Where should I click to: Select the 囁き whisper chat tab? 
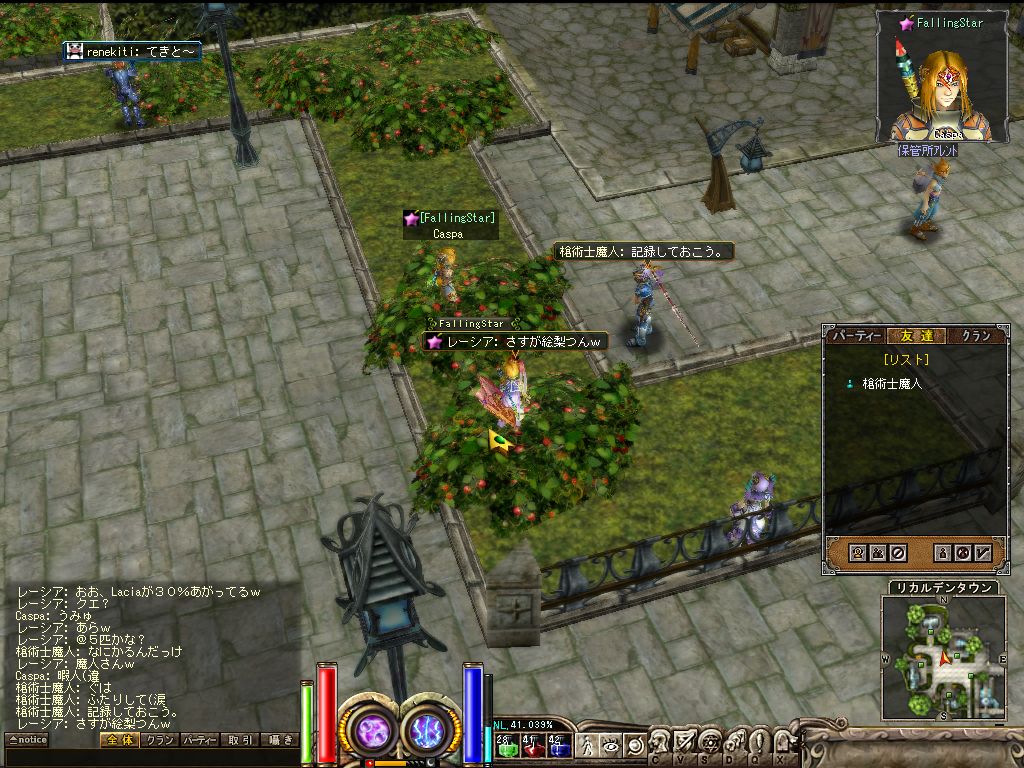[280, 740]
